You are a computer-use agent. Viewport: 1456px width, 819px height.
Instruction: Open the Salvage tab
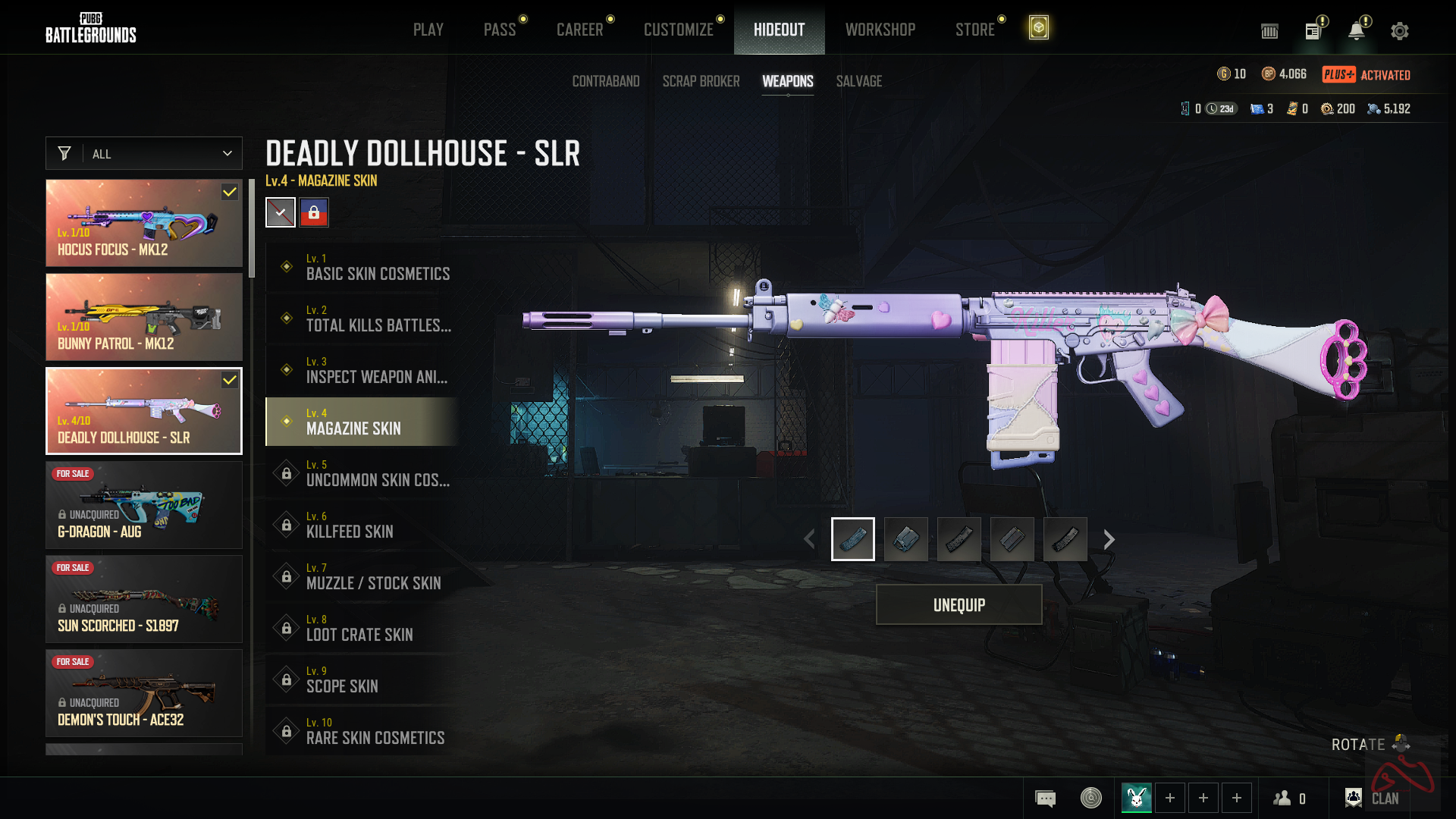coord(858,81)
